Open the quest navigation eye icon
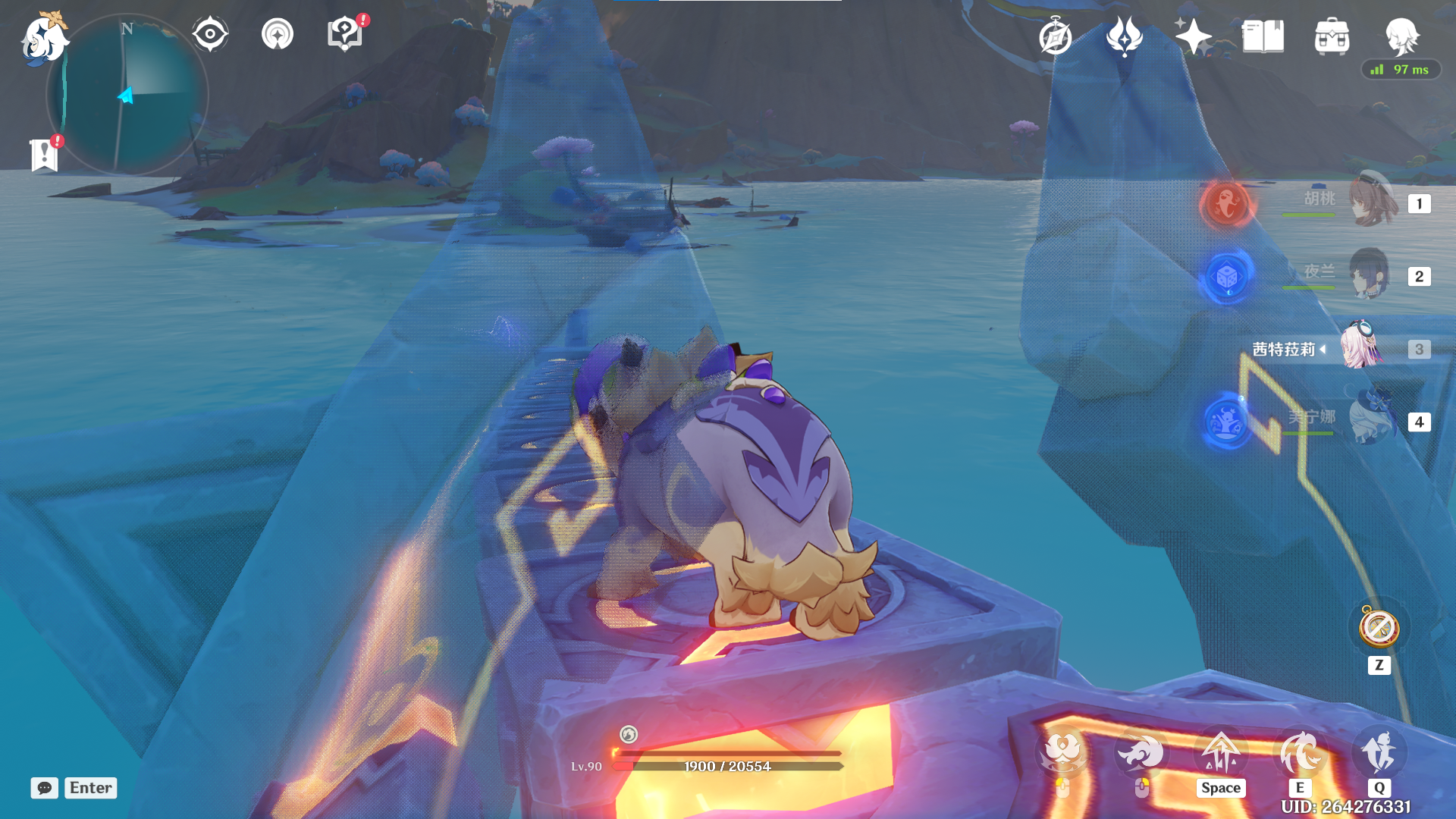Viewport: 1456px width, 819px height. click(x=210, y=34)
